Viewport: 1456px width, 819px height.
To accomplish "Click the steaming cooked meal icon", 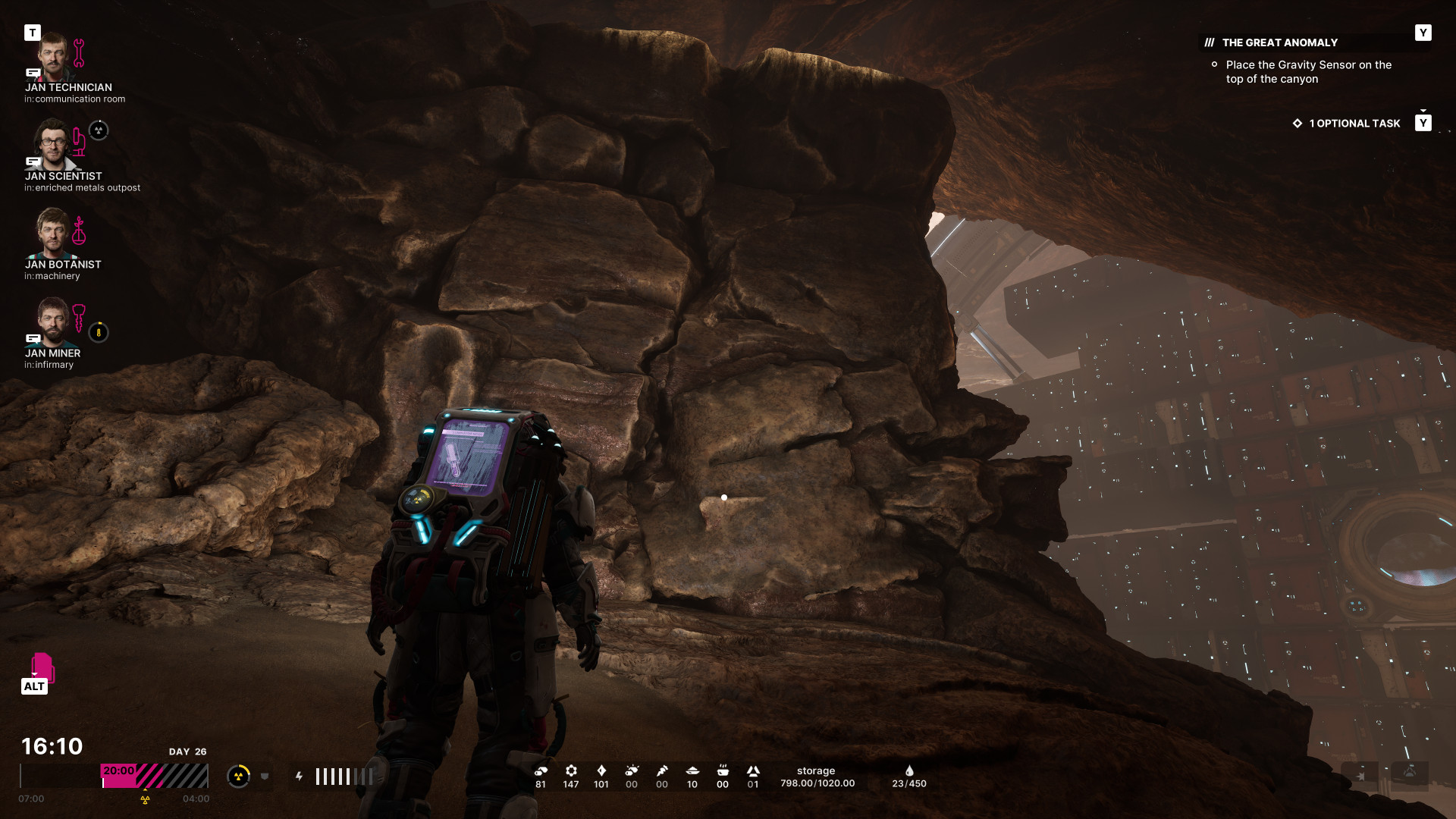I will pos(723,770).
